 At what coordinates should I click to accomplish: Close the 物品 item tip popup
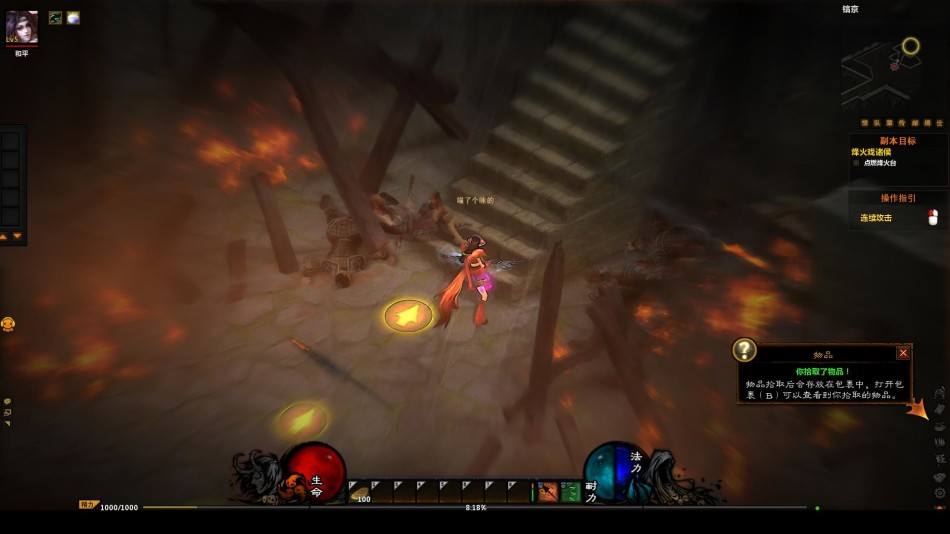click(x=903, y=352)
